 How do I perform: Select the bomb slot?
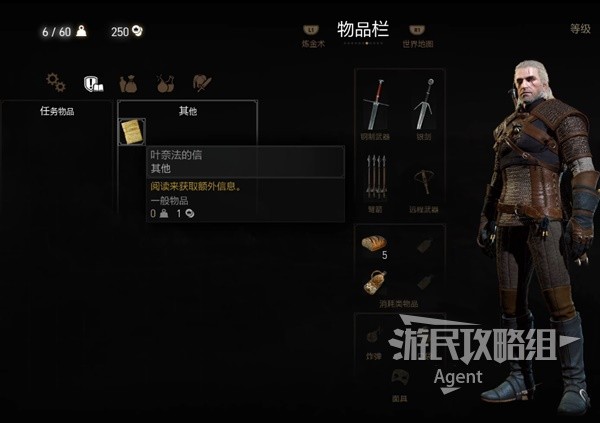tap(375, 336)
